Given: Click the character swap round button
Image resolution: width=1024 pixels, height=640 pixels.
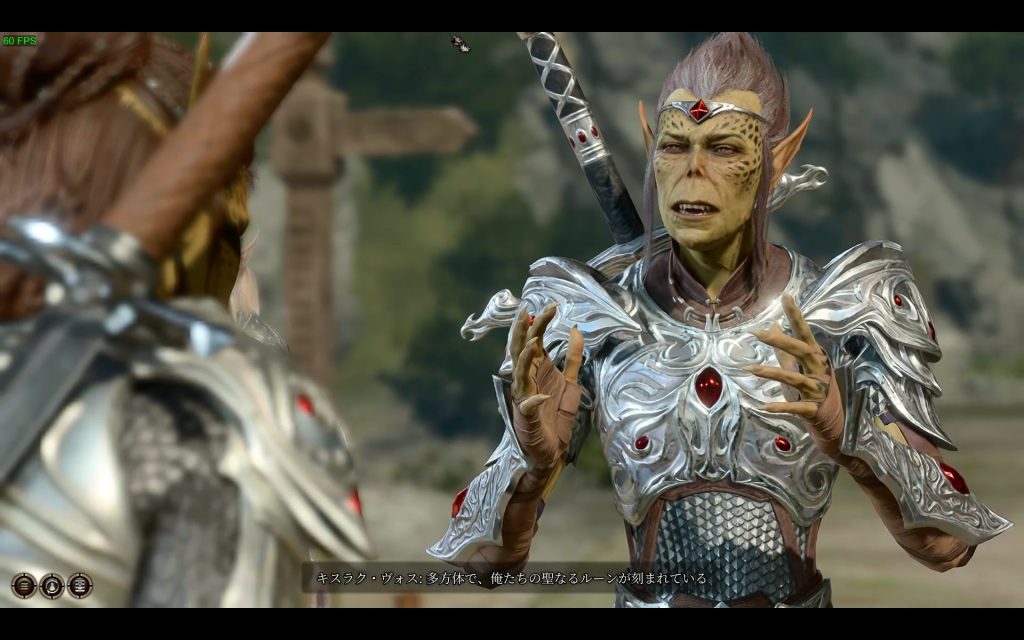Looking at the screenshot, I should 52,586.
